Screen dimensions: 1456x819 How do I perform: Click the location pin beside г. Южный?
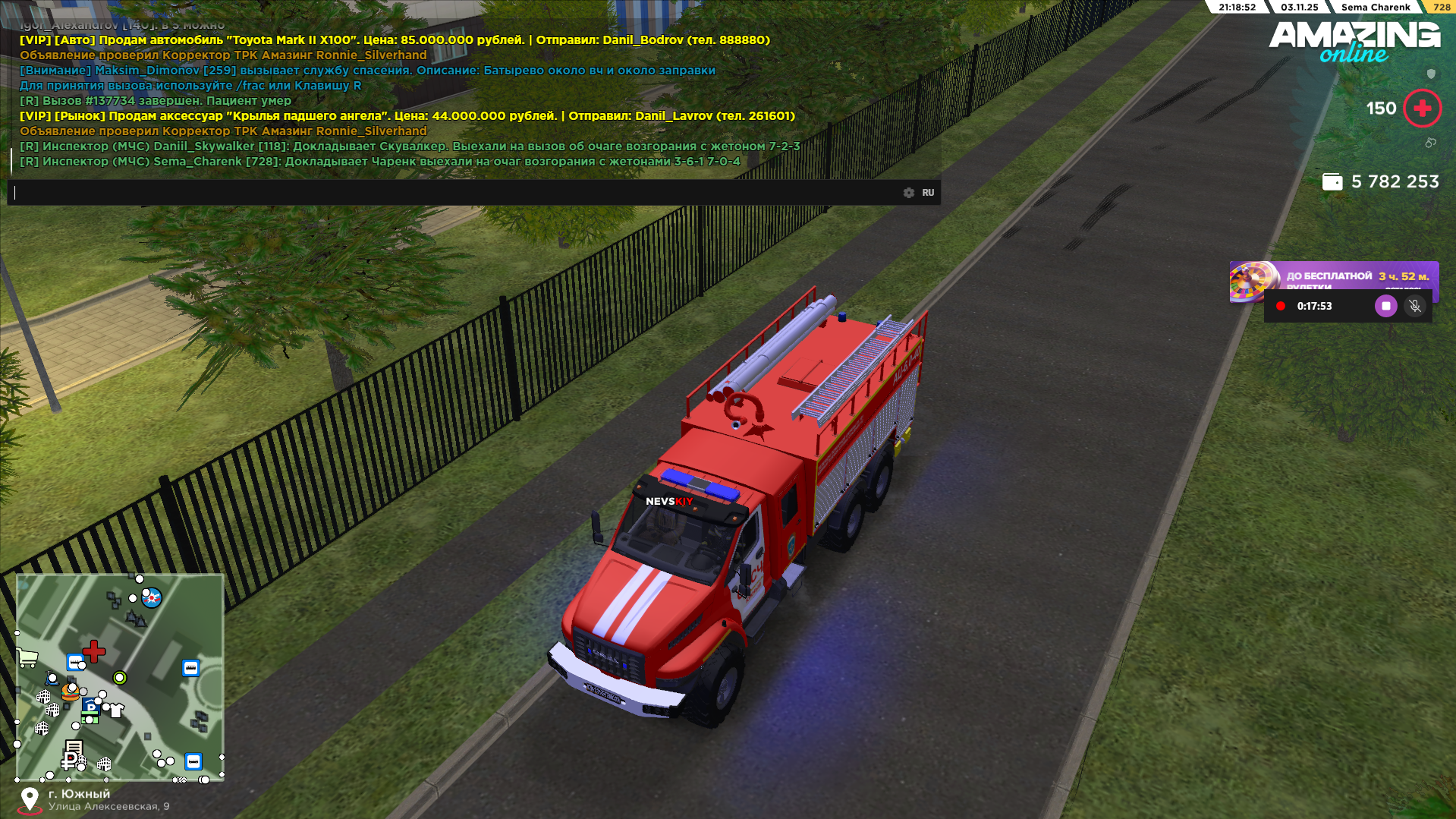coord(30,799)
